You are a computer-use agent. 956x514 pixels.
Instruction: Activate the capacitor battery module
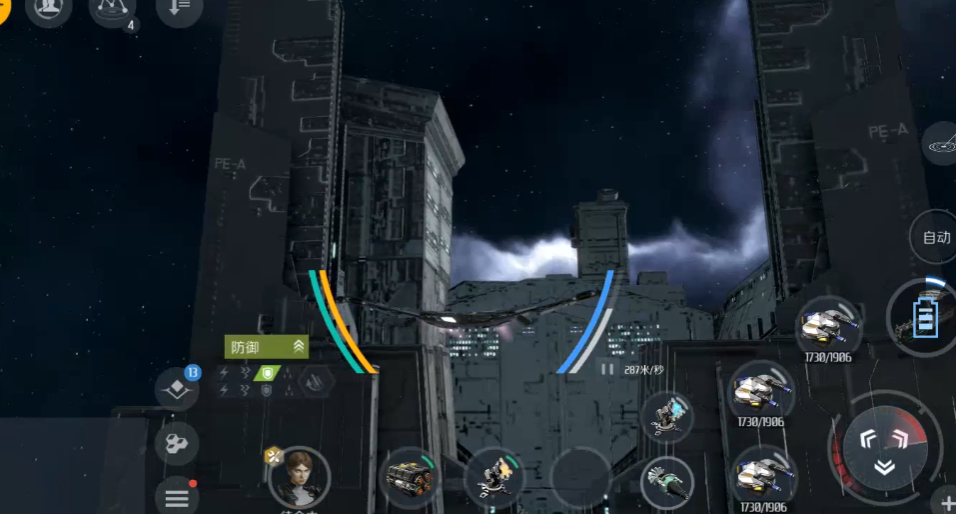pos(924,317)
